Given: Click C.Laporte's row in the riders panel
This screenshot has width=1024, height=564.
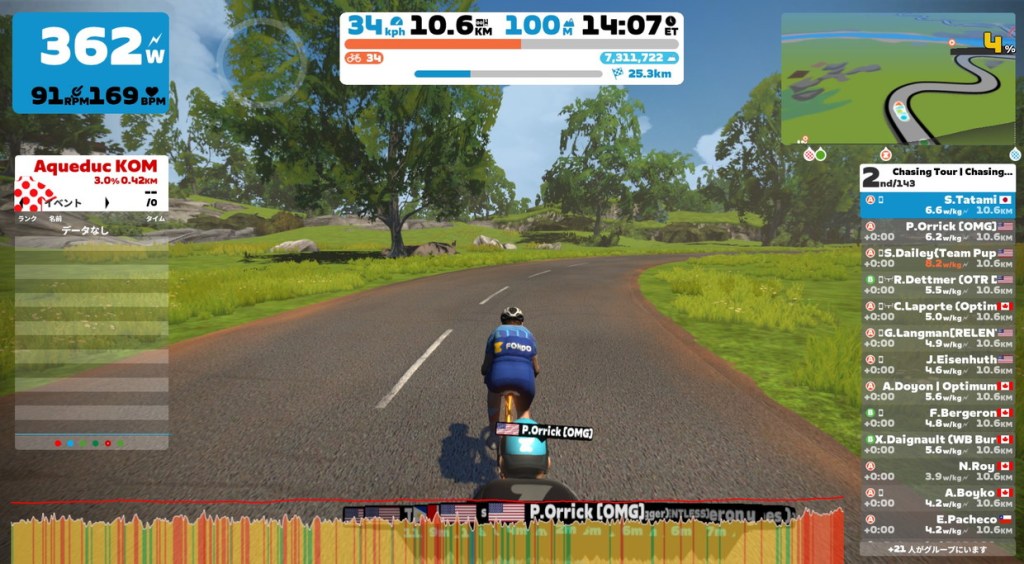Looking at the screenshot, I should click(937, 311).
